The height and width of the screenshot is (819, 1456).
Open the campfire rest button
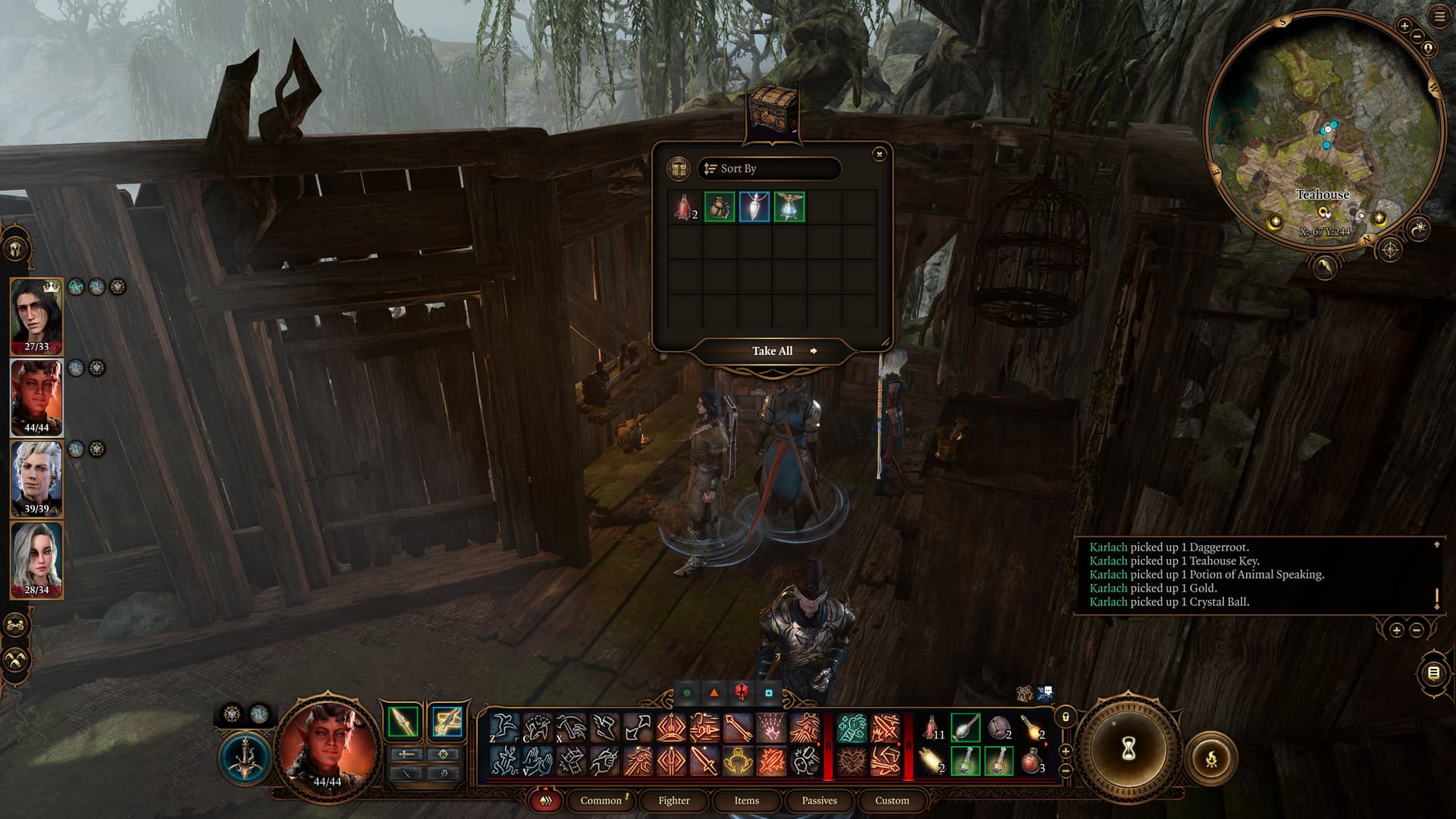[x=1211, y=757]
